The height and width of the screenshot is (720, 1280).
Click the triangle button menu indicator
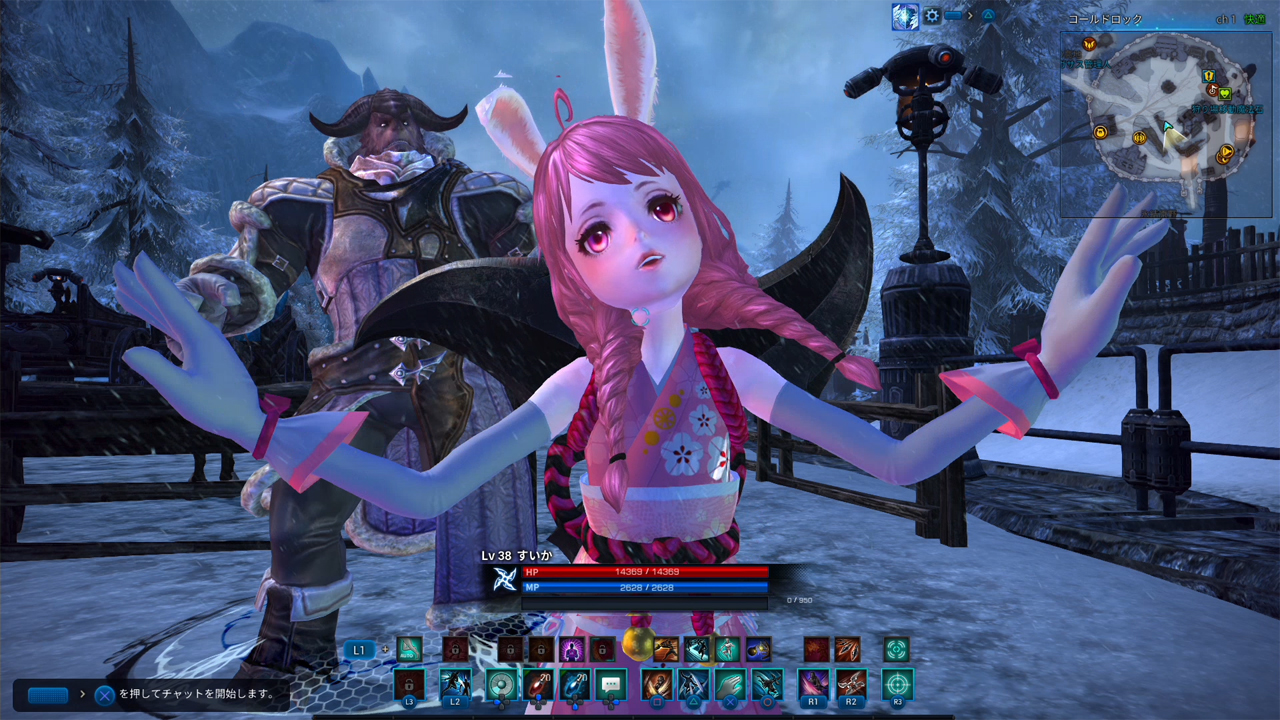(989, 16)
